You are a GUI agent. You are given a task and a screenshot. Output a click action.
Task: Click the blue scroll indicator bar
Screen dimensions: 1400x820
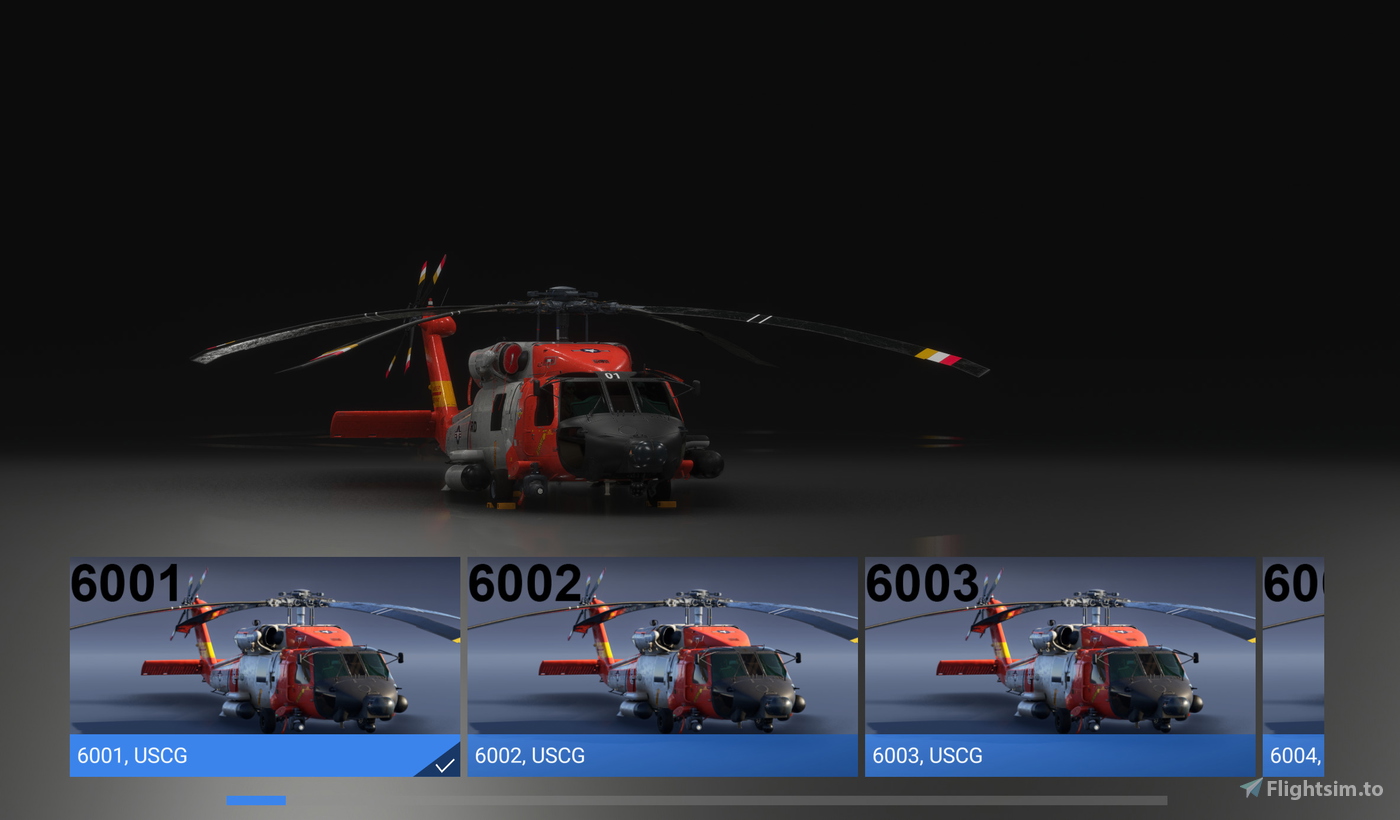pos(257,800)
